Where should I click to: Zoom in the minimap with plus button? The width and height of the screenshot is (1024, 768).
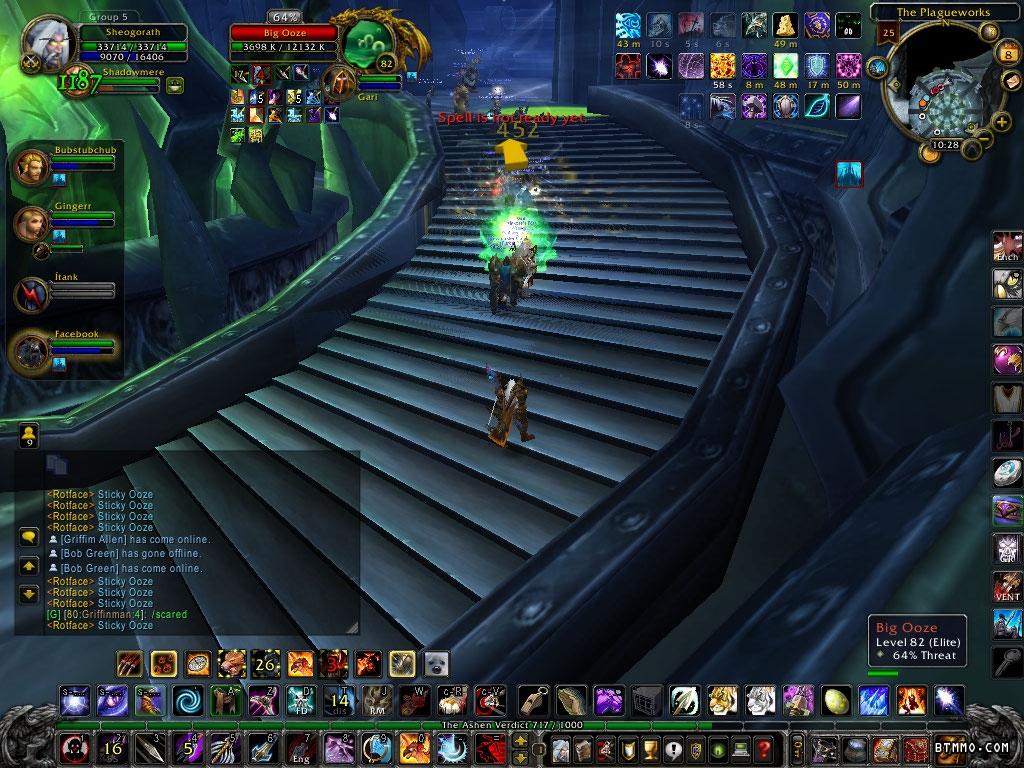(1002, 122)
